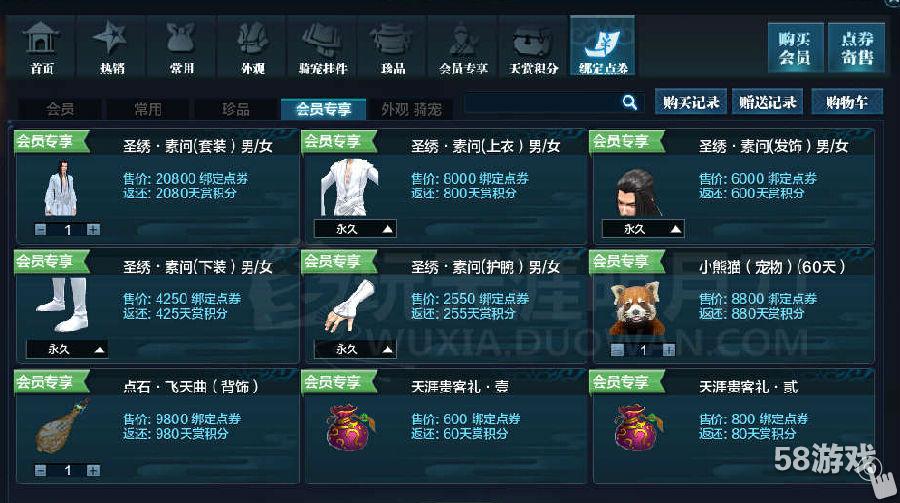Open the 点券寄售 consignment button
The width and height of the screenshot is (900, 503).
(857, 47)
